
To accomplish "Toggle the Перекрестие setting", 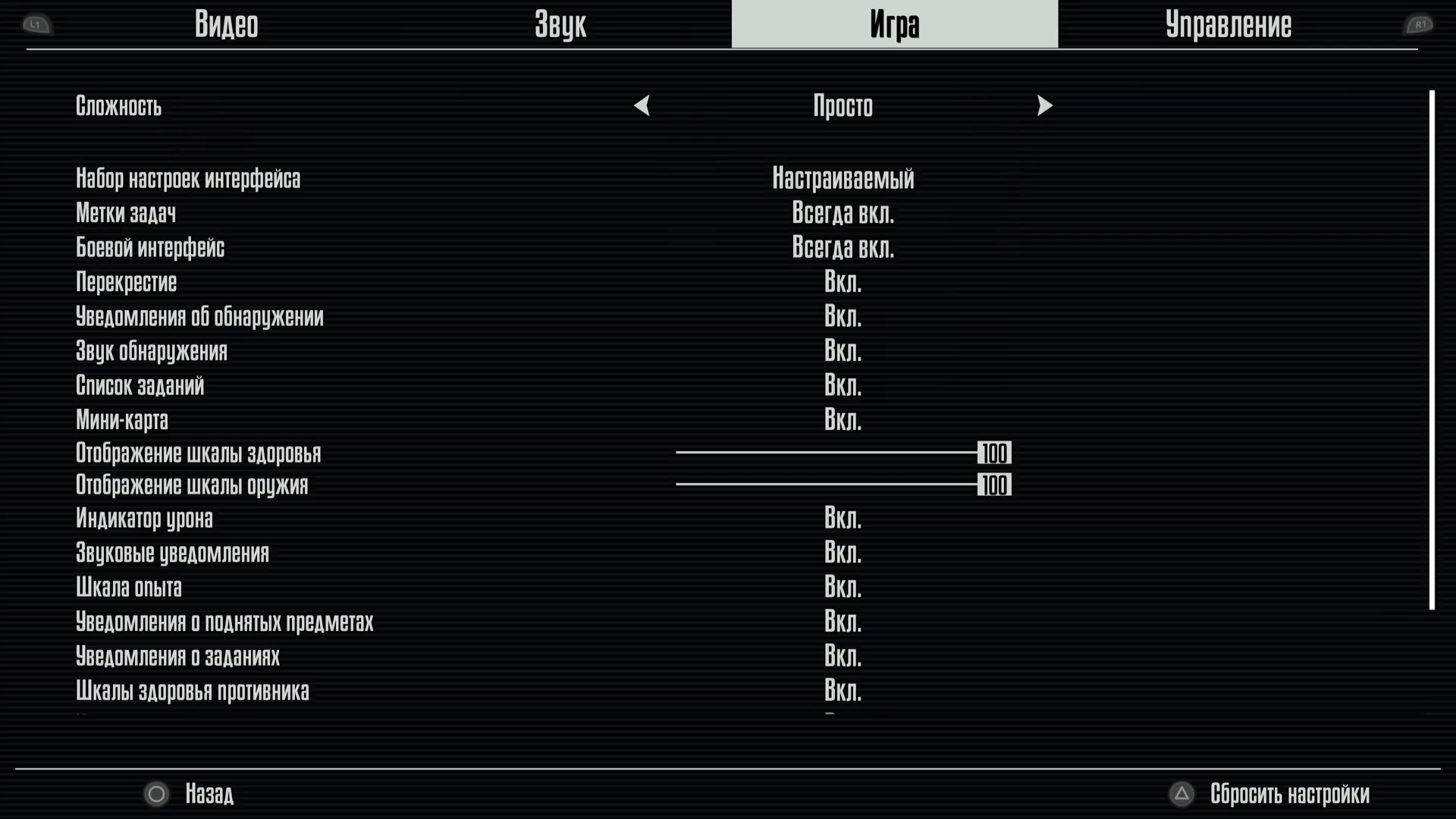I will tap(843, 282).
